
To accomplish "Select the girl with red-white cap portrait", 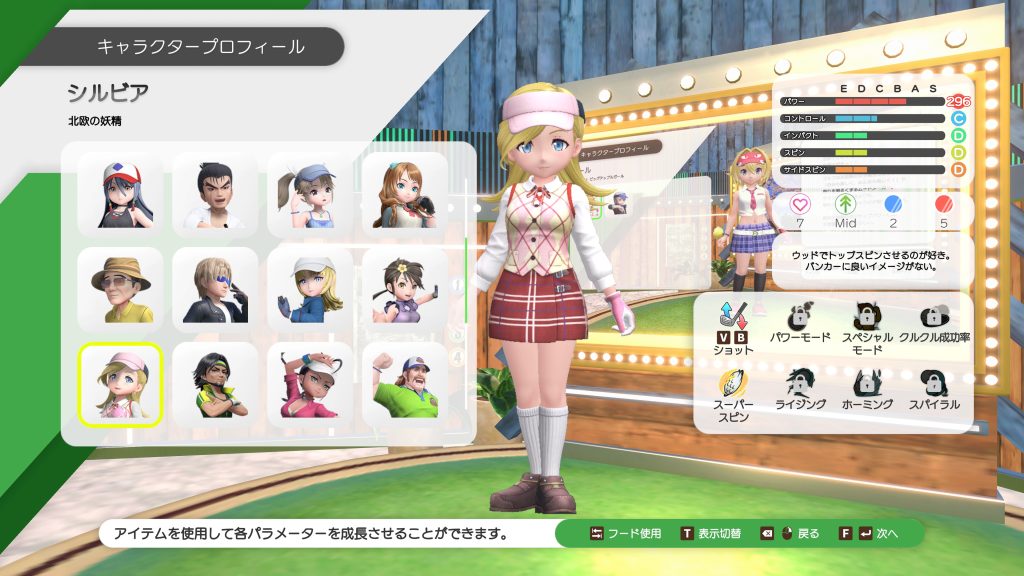I will [120, 192].
